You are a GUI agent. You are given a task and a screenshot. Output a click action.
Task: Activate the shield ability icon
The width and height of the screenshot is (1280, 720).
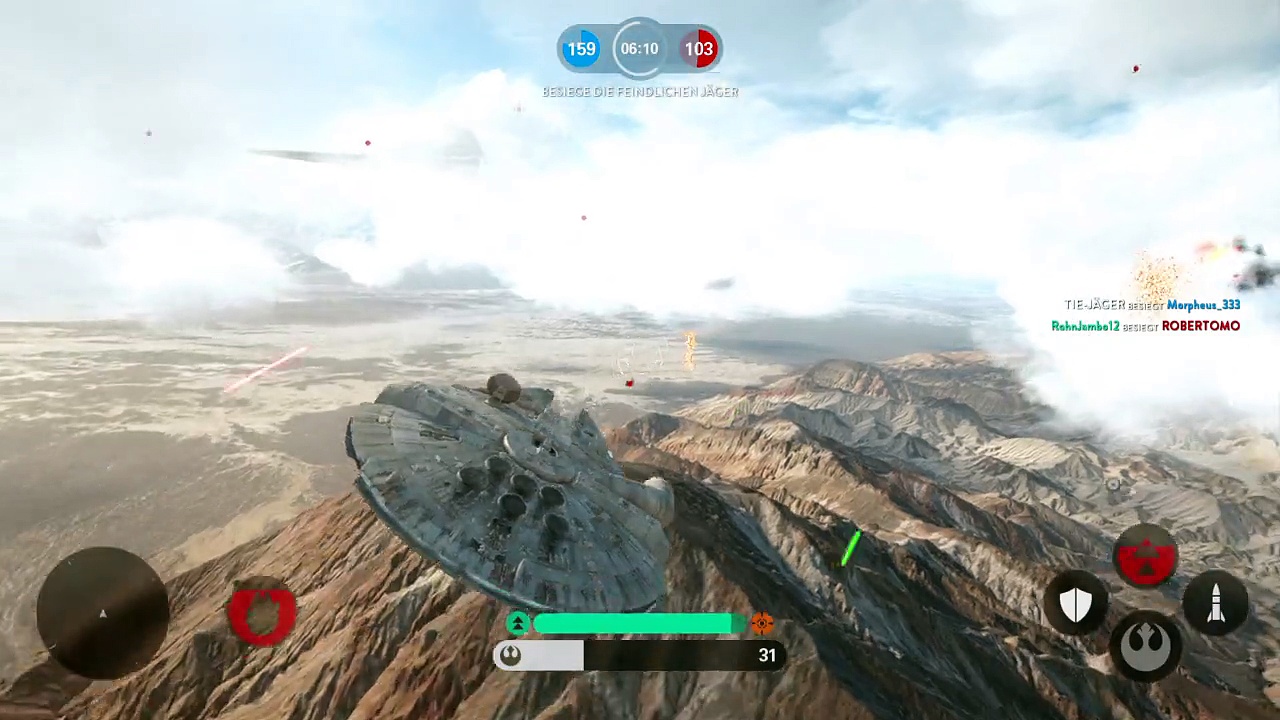(x=1075, y=603)
